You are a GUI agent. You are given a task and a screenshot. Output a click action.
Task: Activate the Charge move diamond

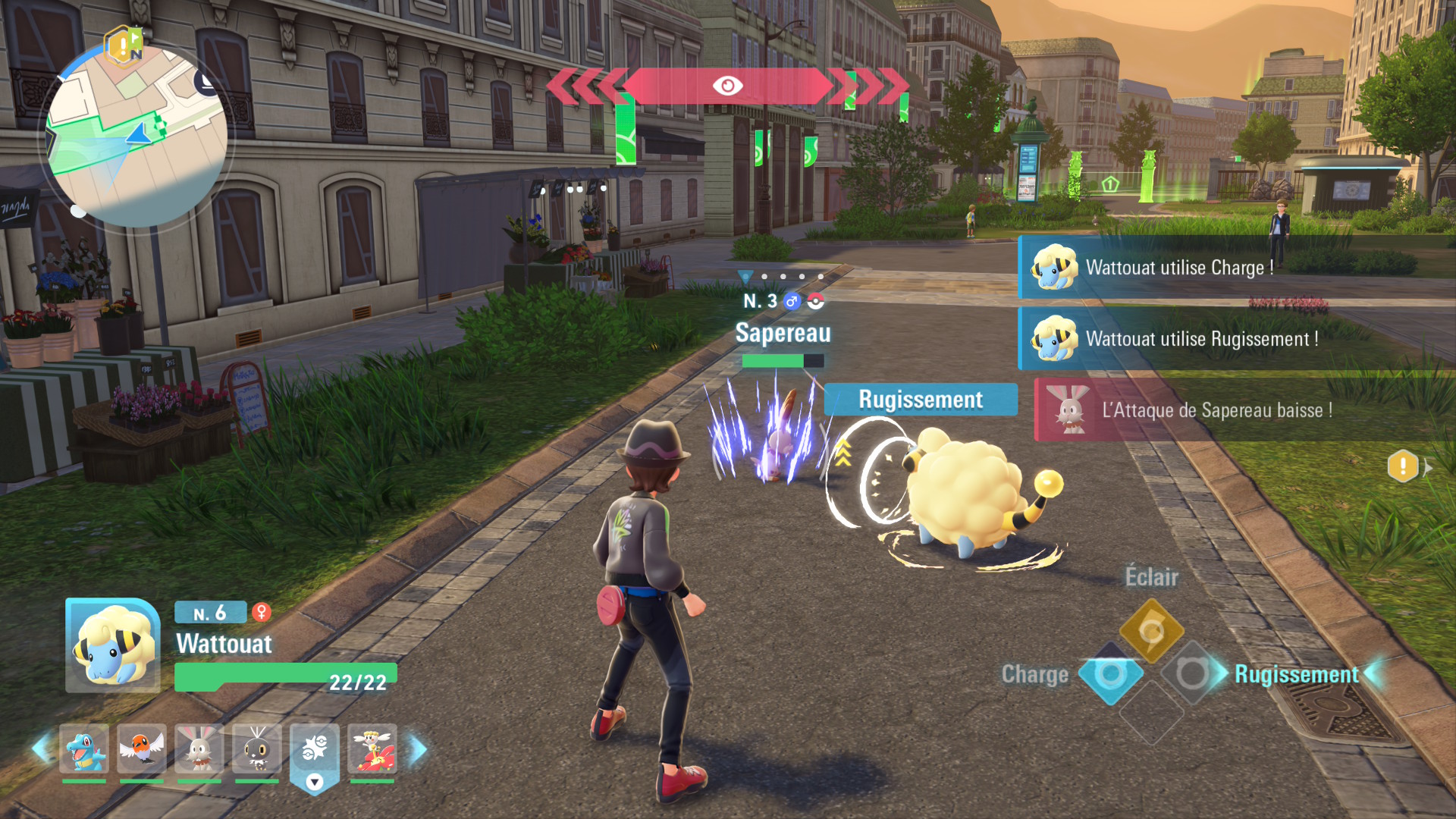pos(1111,674)
